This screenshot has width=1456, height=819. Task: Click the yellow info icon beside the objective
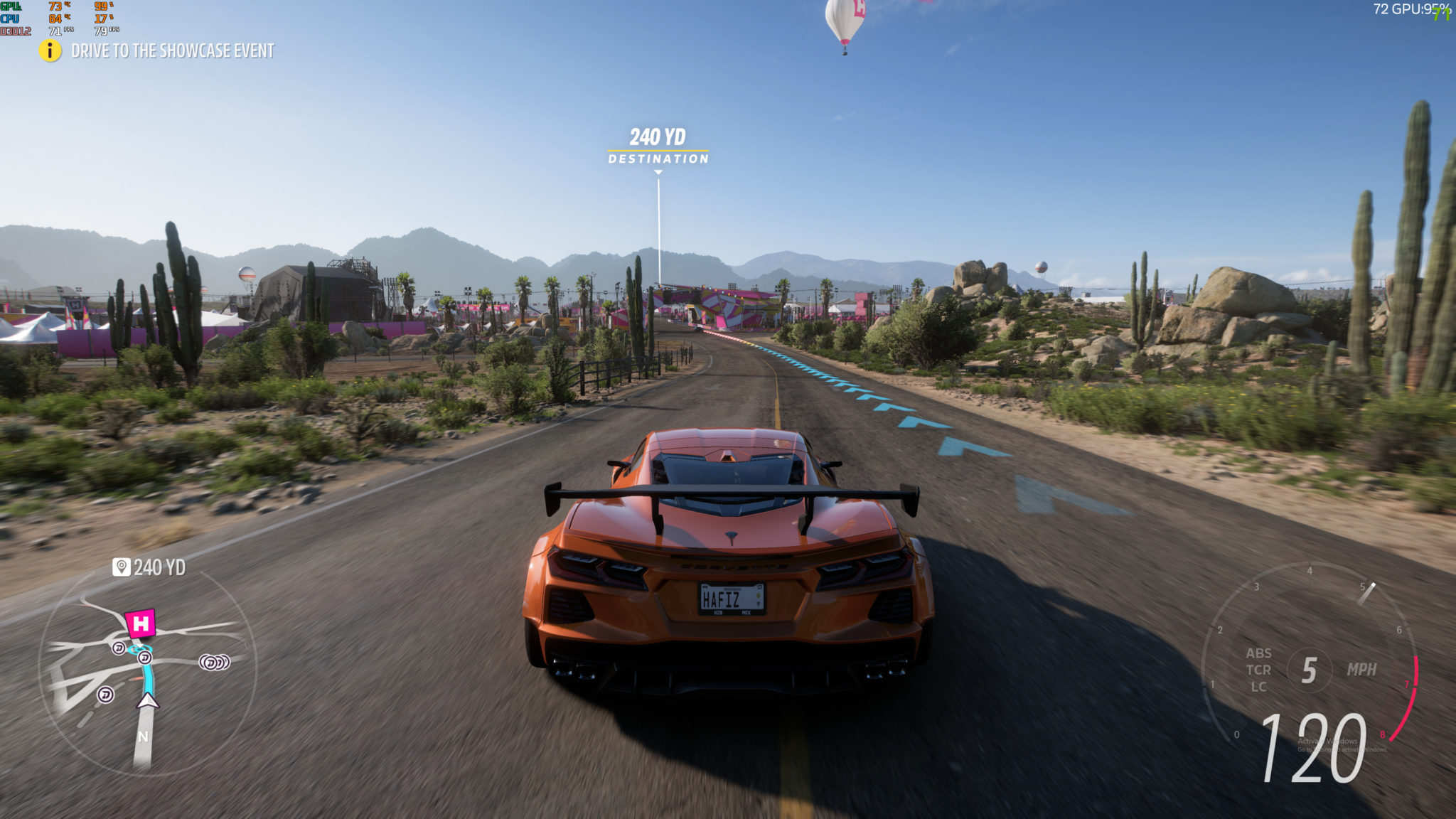[50, 50]
